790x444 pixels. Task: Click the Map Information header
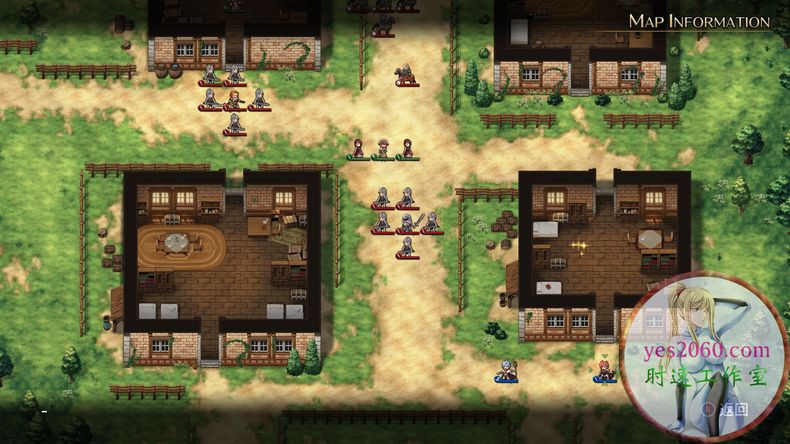(699, 21)
